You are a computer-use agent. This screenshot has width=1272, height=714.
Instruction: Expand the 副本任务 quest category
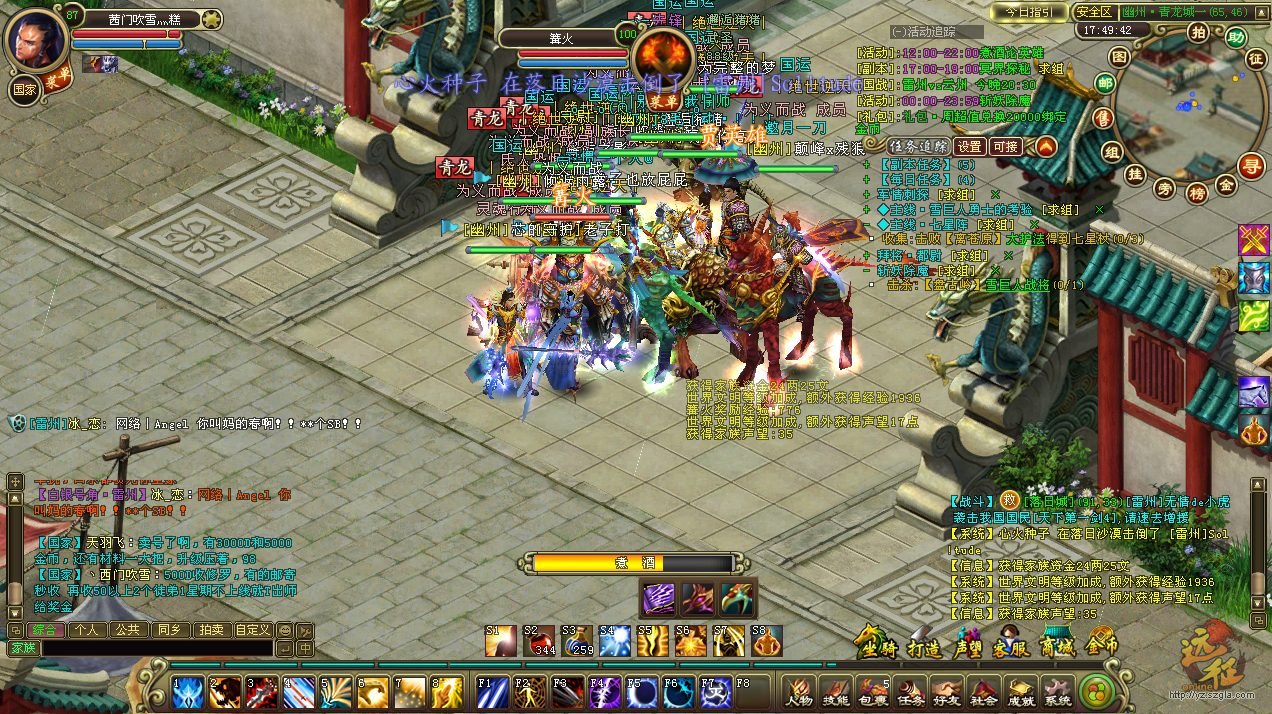pos(866,165)
